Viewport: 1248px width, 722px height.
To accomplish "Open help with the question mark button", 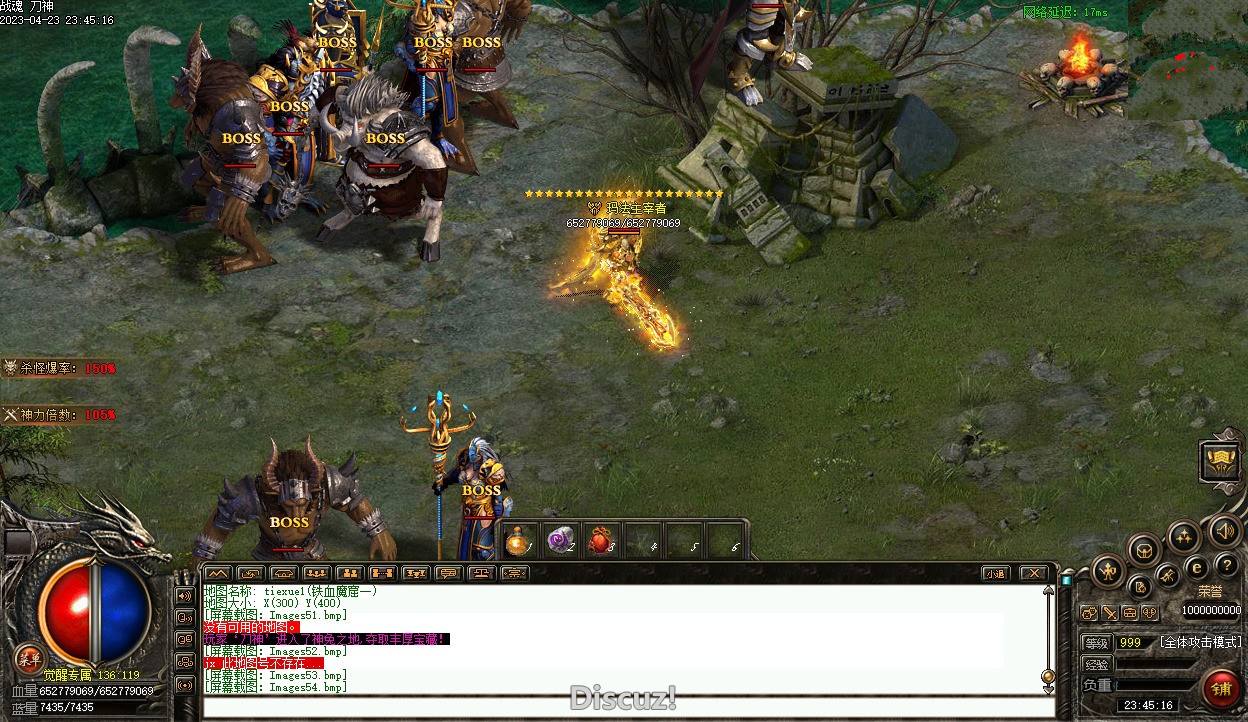I will pos(1226,566).
